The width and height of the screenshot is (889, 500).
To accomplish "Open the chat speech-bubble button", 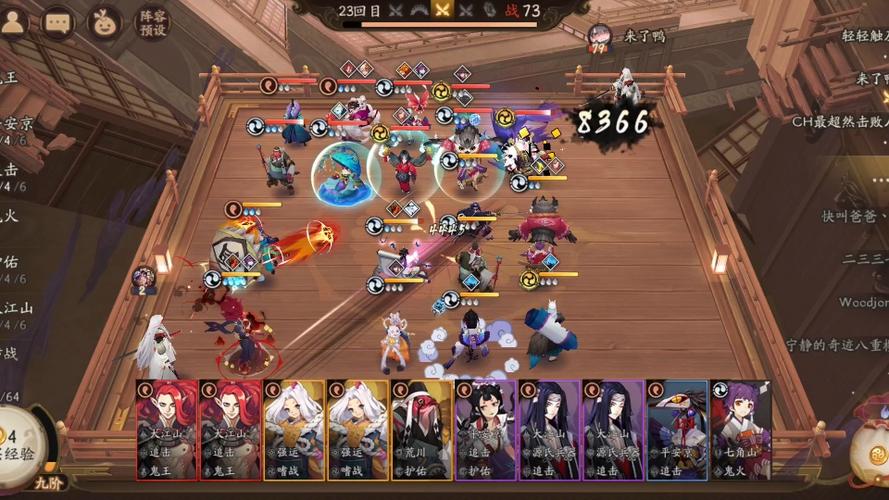I will point(59,22).
